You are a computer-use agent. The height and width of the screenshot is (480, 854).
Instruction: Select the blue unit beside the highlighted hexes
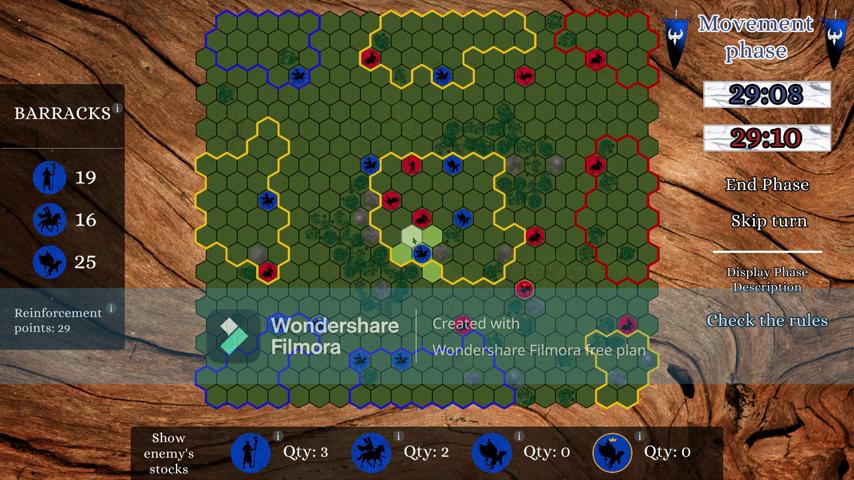(422, 254)
